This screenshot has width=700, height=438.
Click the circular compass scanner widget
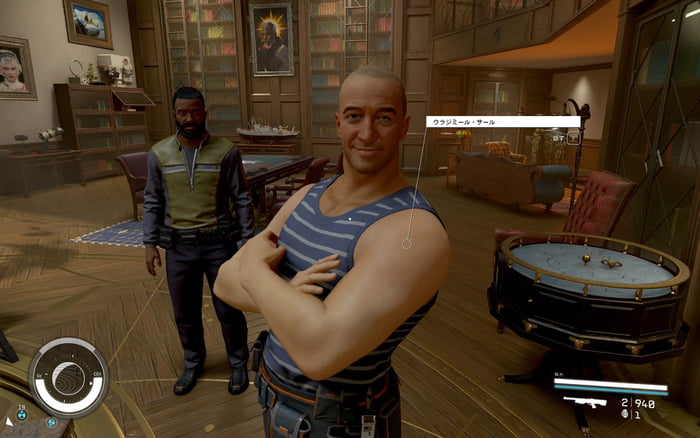coord(68,377)
